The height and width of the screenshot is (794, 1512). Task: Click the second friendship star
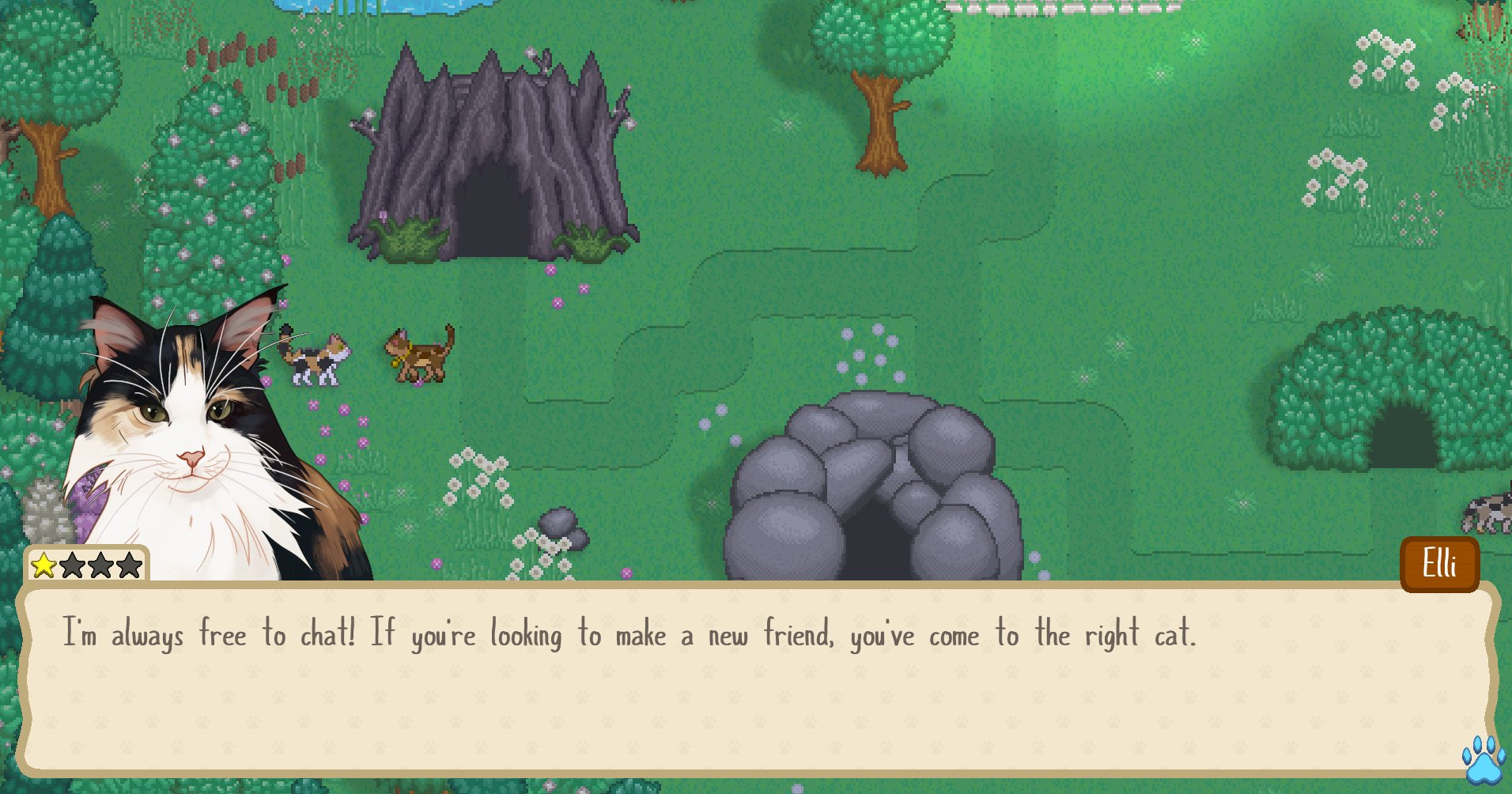tap(74, 565)
